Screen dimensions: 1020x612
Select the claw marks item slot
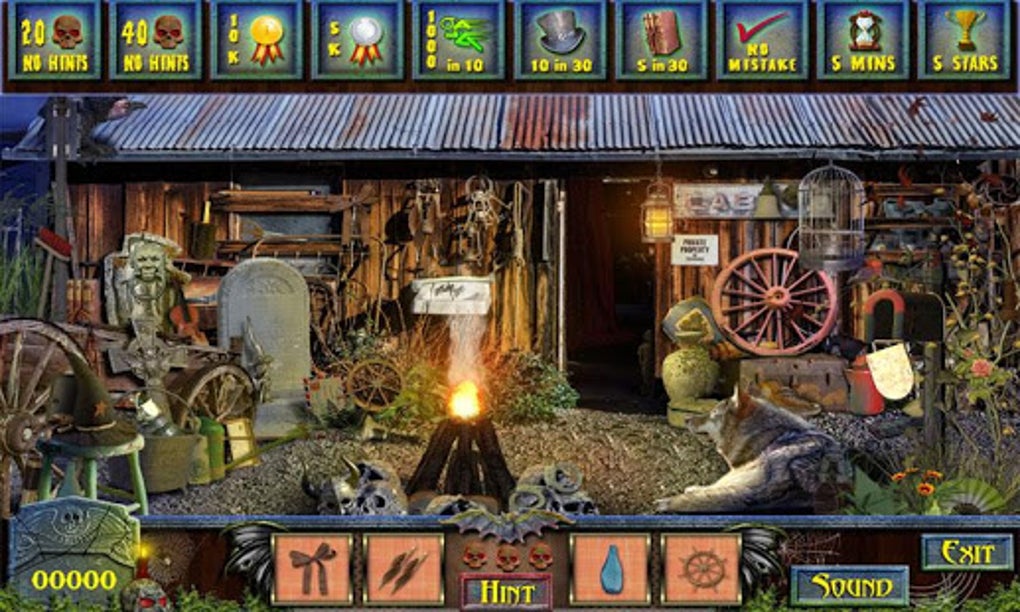point(404,568)
